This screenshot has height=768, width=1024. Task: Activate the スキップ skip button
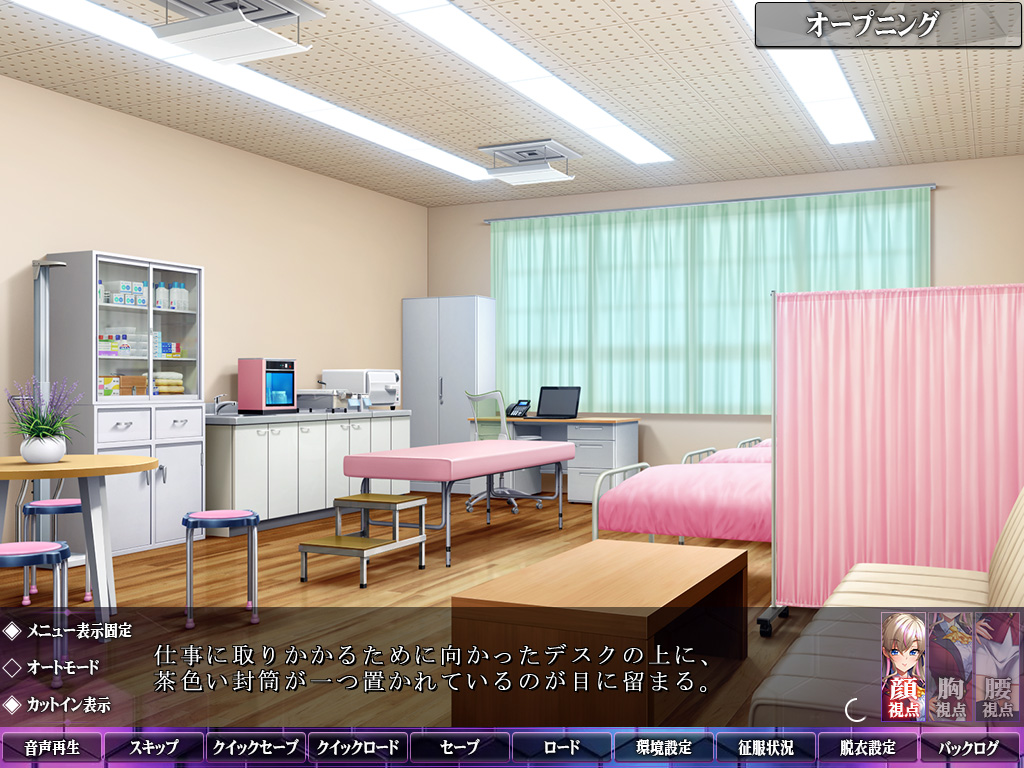click(x=154, y=747)
